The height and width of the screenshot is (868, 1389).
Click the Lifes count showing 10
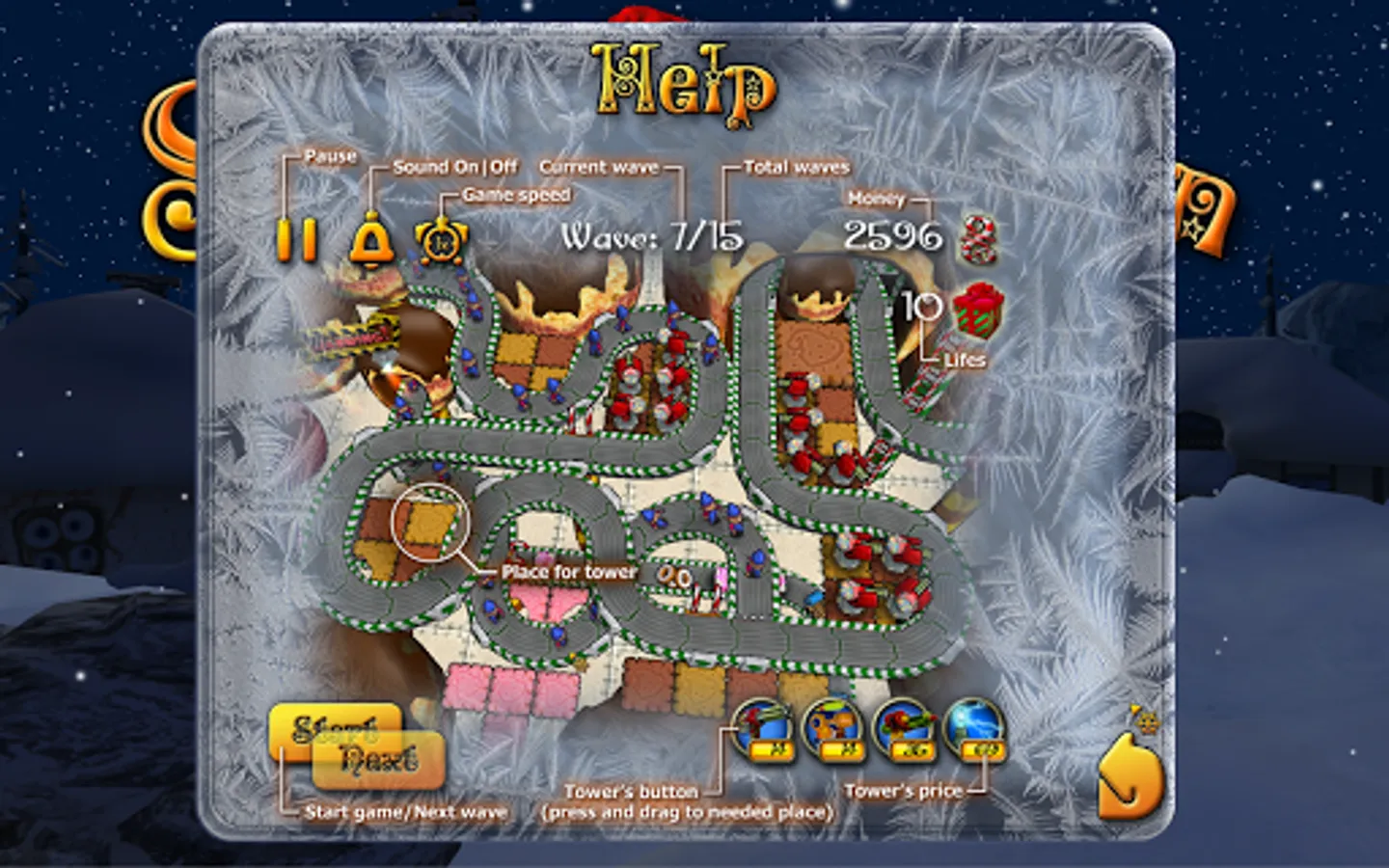pos(919,309)
